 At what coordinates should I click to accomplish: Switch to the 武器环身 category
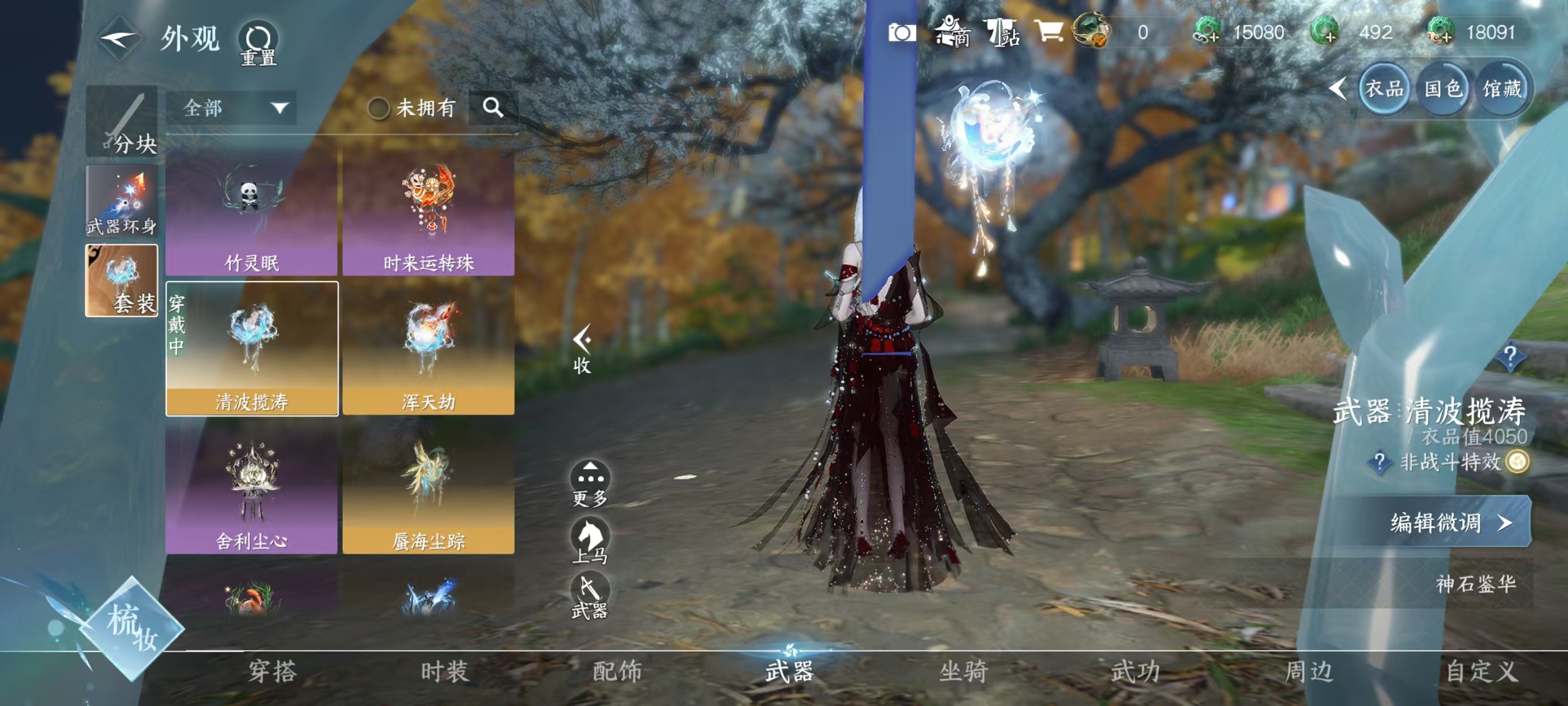tap(122, 201)
